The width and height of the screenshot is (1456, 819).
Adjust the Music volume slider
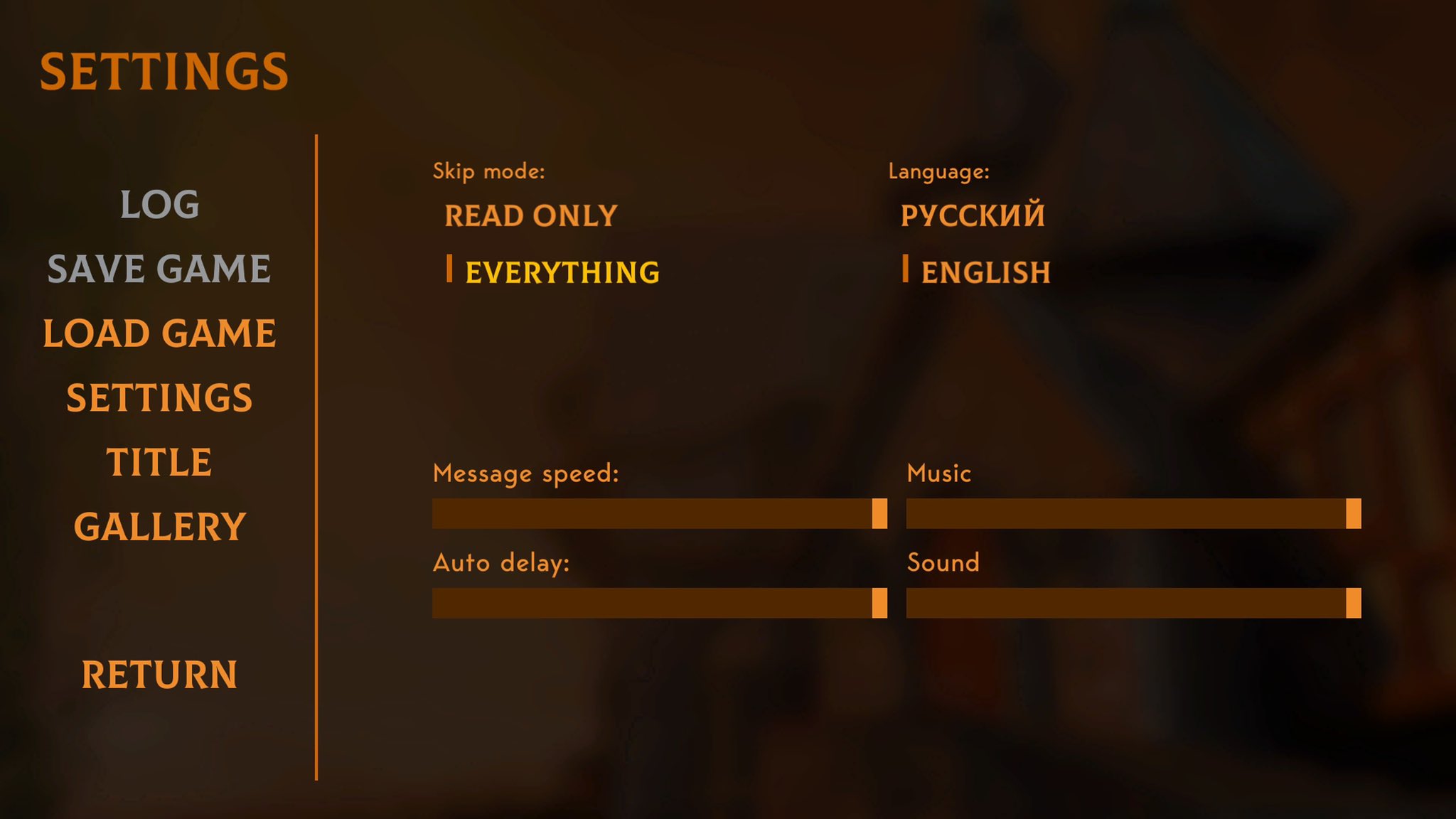tap(1133, 513)
